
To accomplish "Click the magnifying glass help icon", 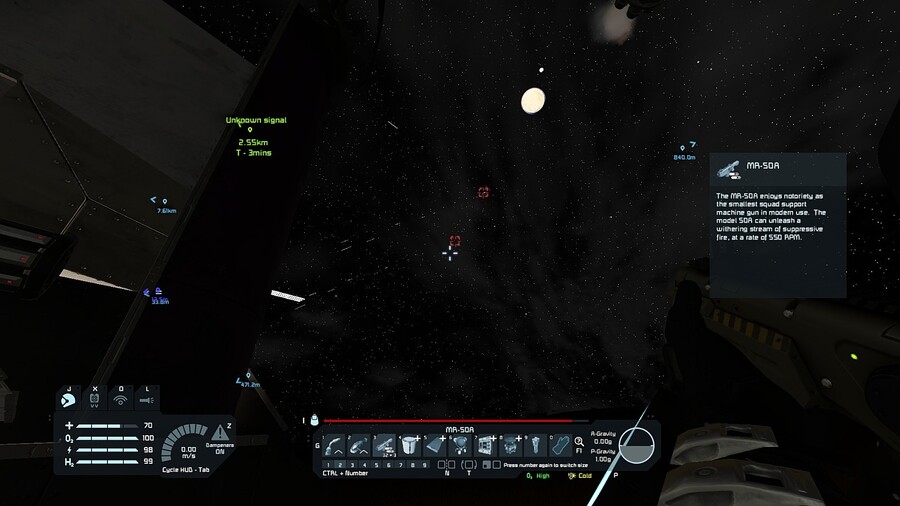I will 579,442.
